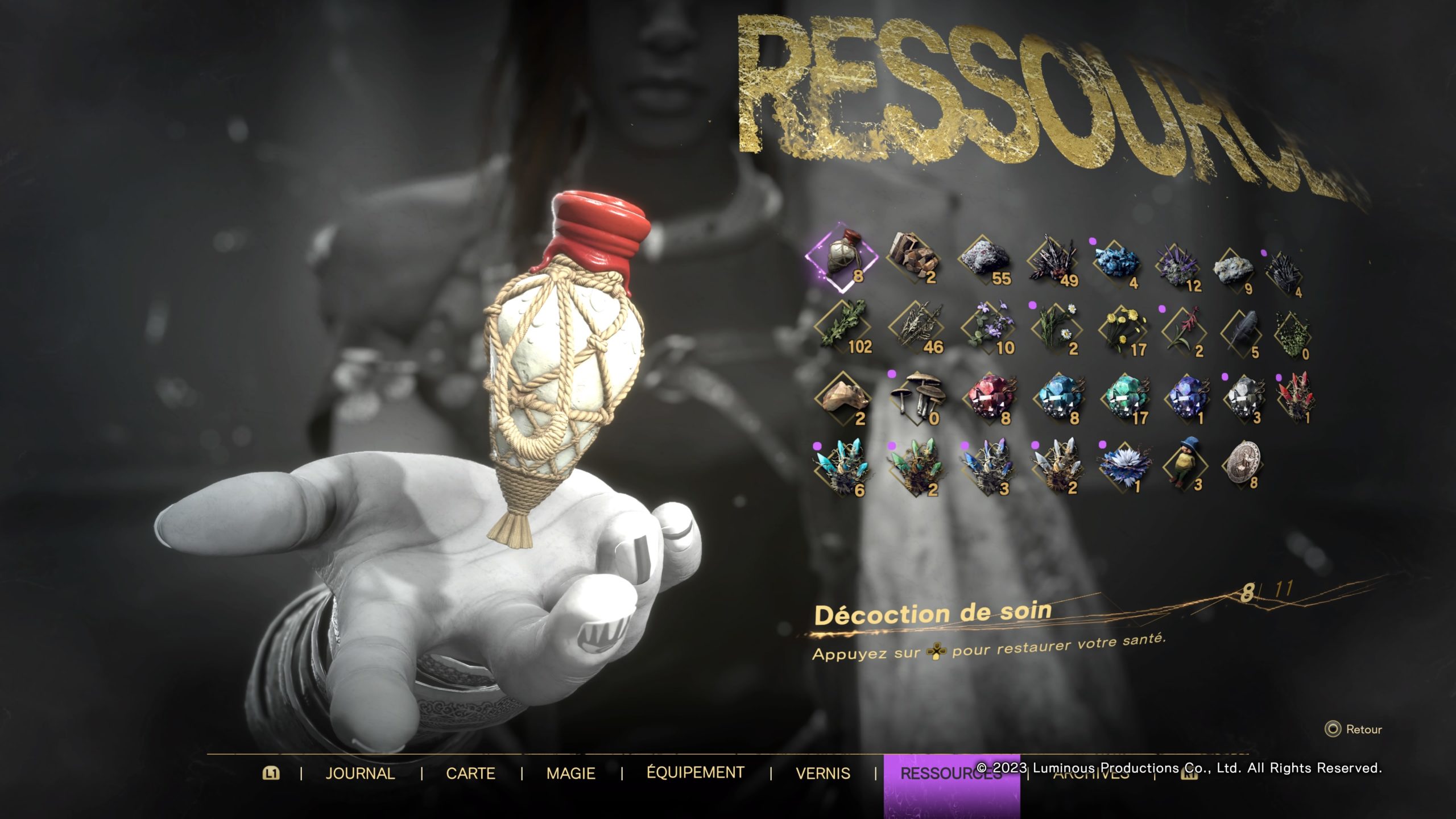This screenshot has height=819, width=1456.
Task: Open the CARTE tab
Action: tap(470, 773)
